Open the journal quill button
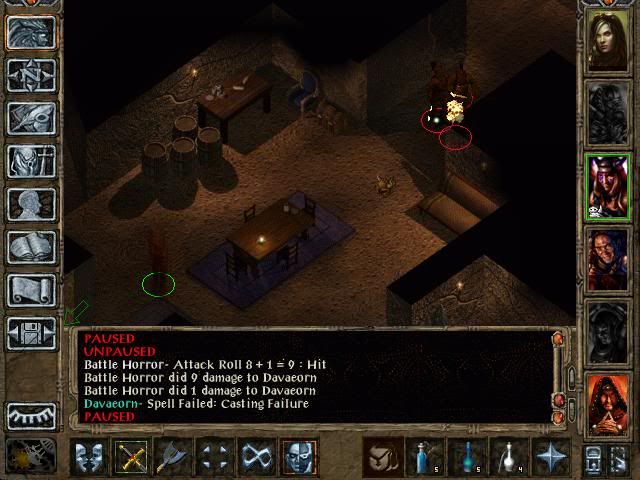Image resolution: width=640 pixels, height=480 pixels. coord(31,118)
